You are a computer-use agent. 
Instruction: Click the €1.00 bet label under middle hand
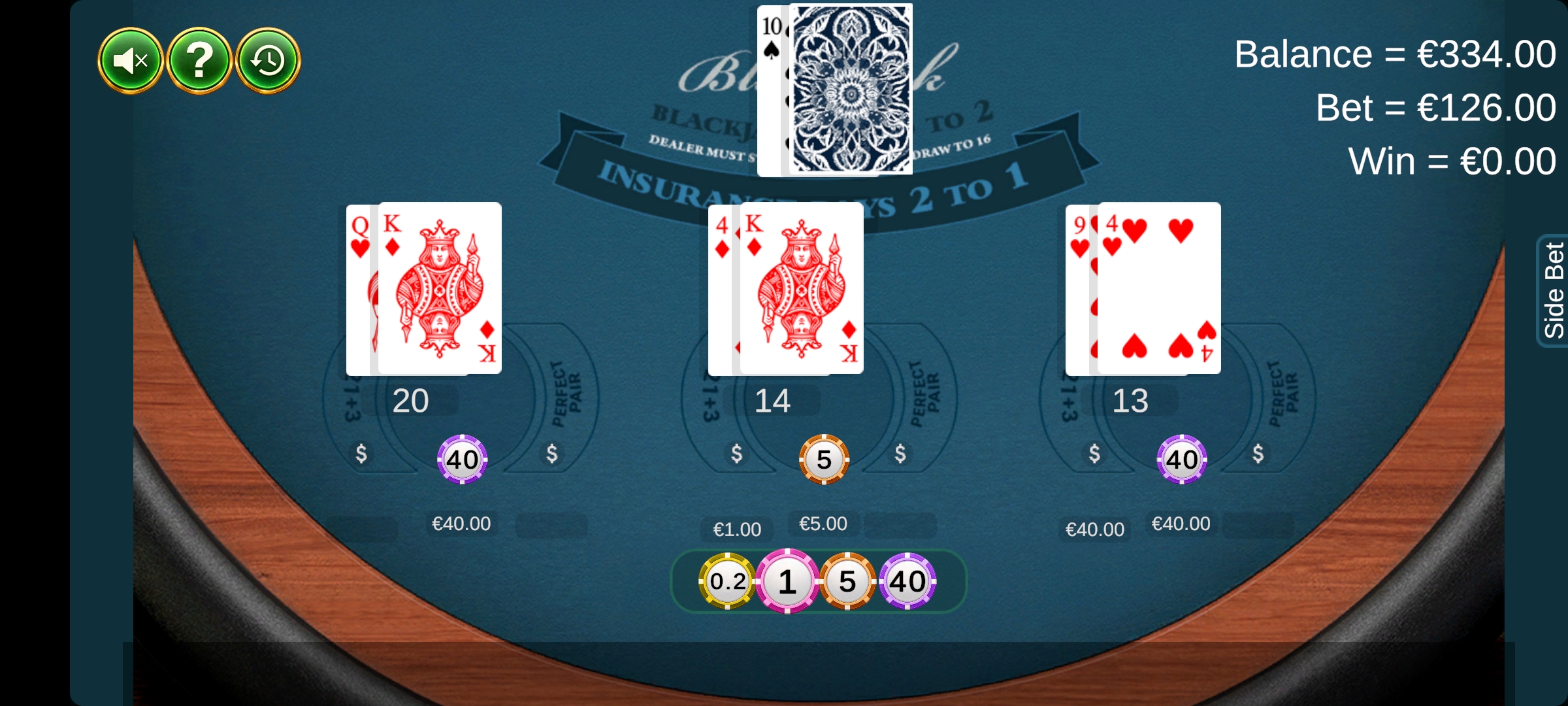point(736,528)
